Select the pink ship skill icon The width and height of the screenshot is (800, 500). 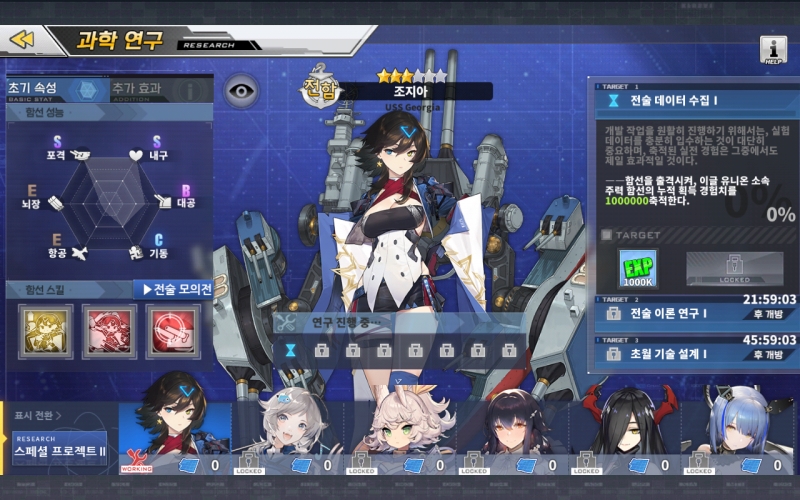pyautogui.click(x=109, y=330)
